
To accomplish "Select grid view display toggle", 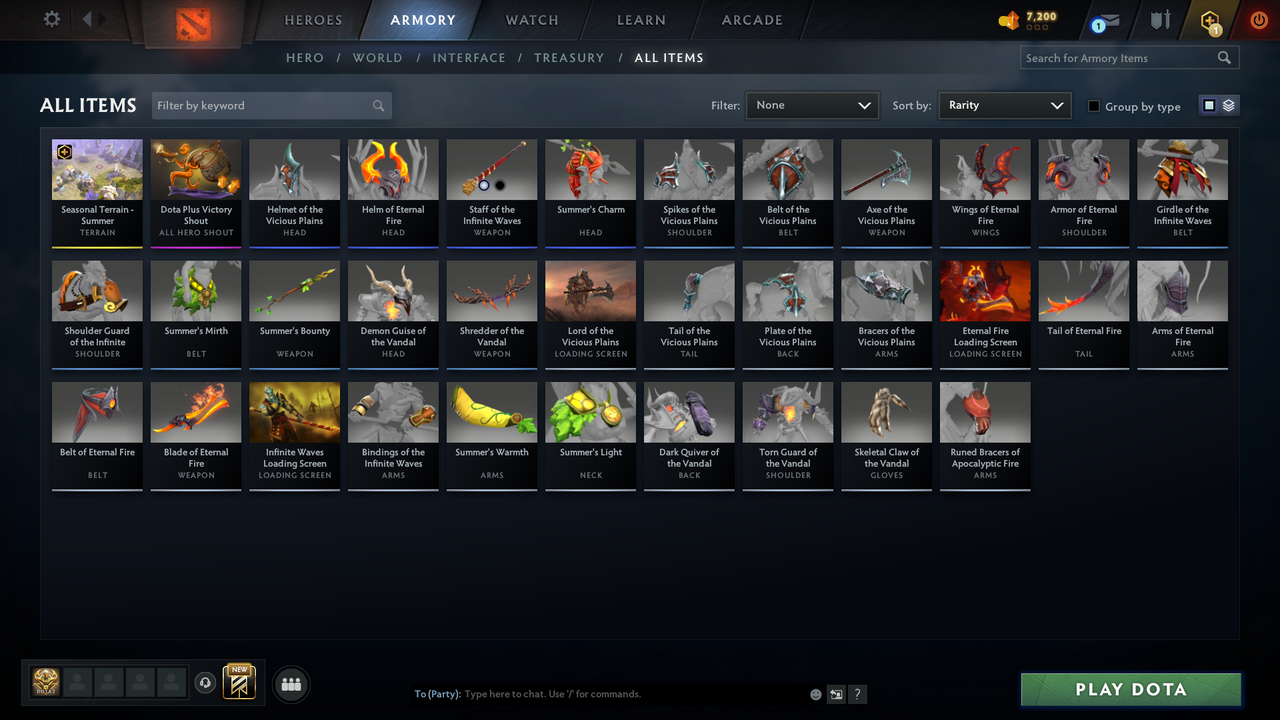I will click(x=1211, y=104).
